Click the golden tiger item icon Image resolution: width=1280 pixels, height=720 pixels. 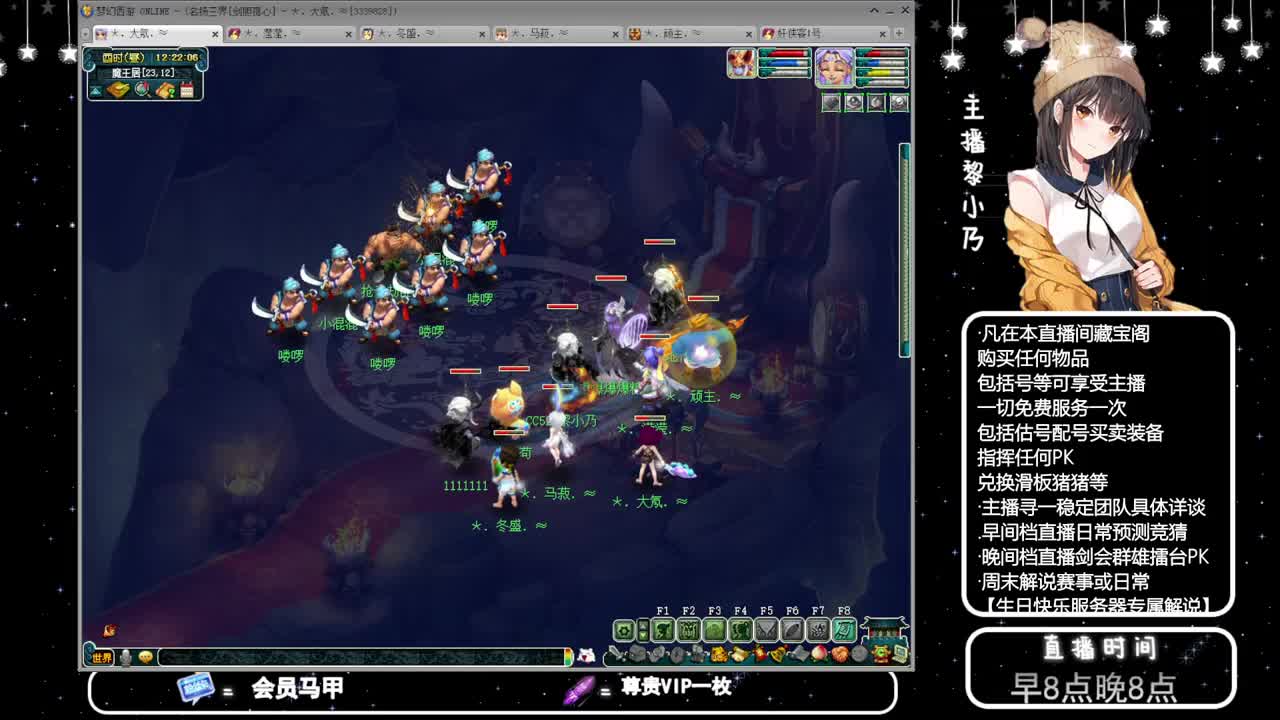tap(719, 654)
